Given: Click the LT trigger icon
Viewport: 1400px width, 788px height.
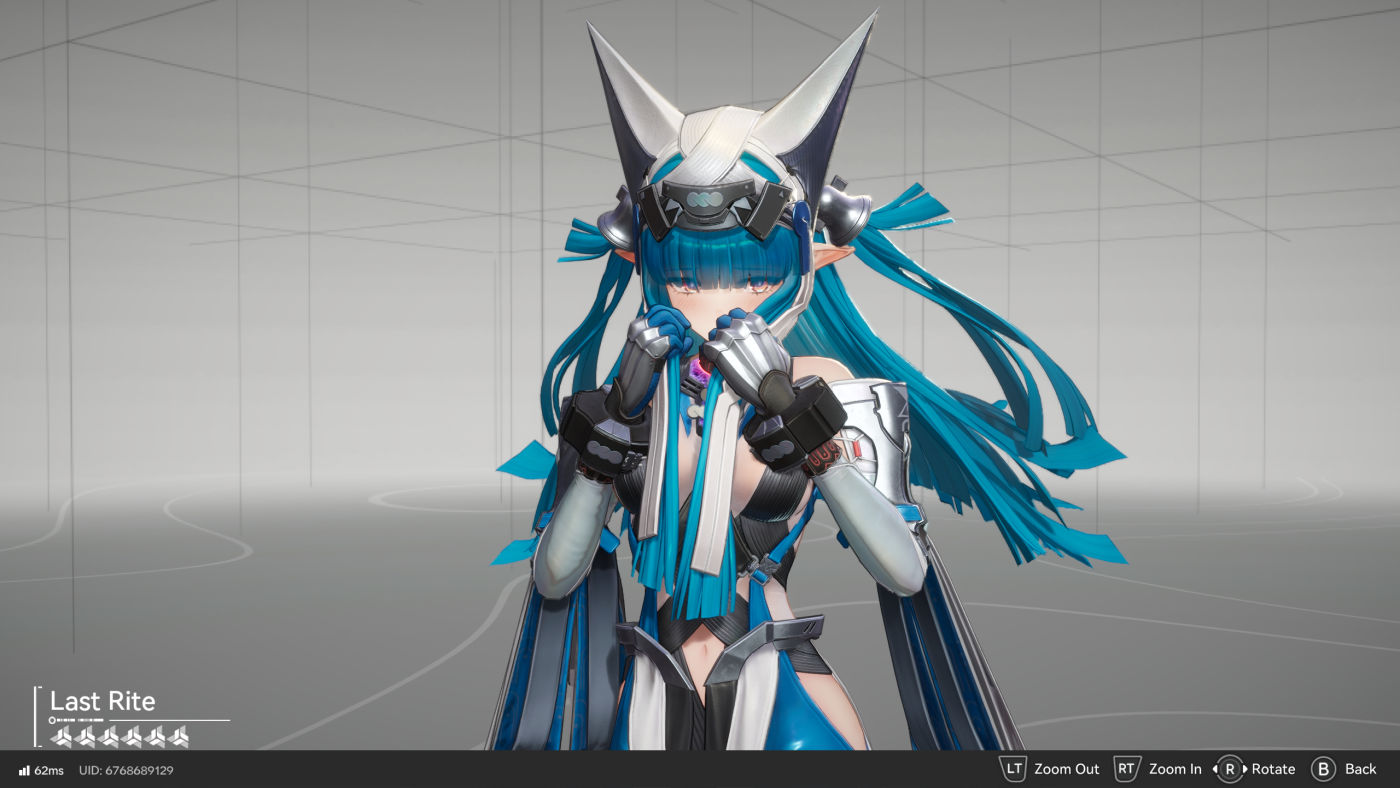Looking at the screenshot, I should 1012,768.
